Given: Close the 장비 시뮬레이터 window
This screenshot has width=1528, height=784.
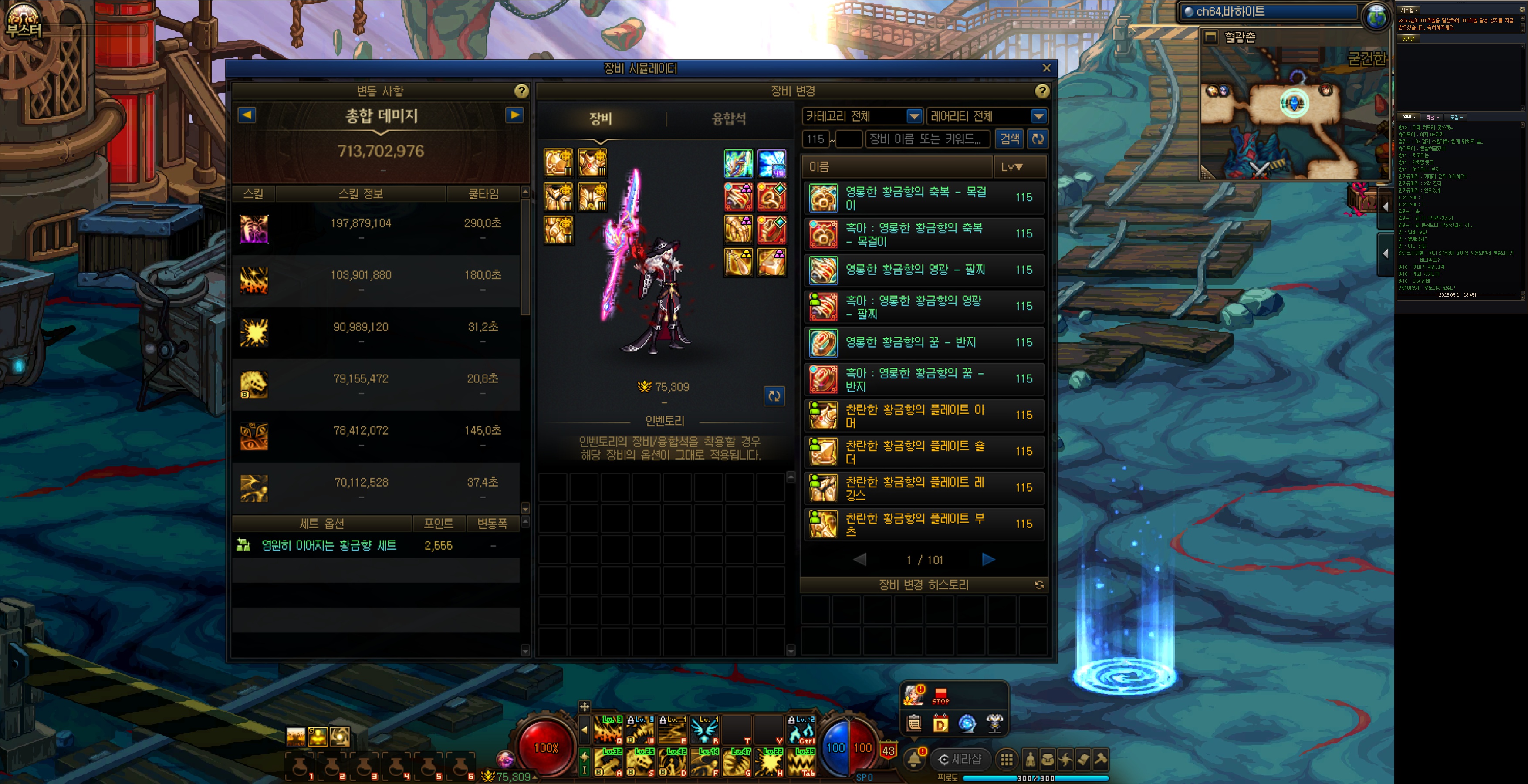Looking at the screenshot, I should [x=1046, y=68].
